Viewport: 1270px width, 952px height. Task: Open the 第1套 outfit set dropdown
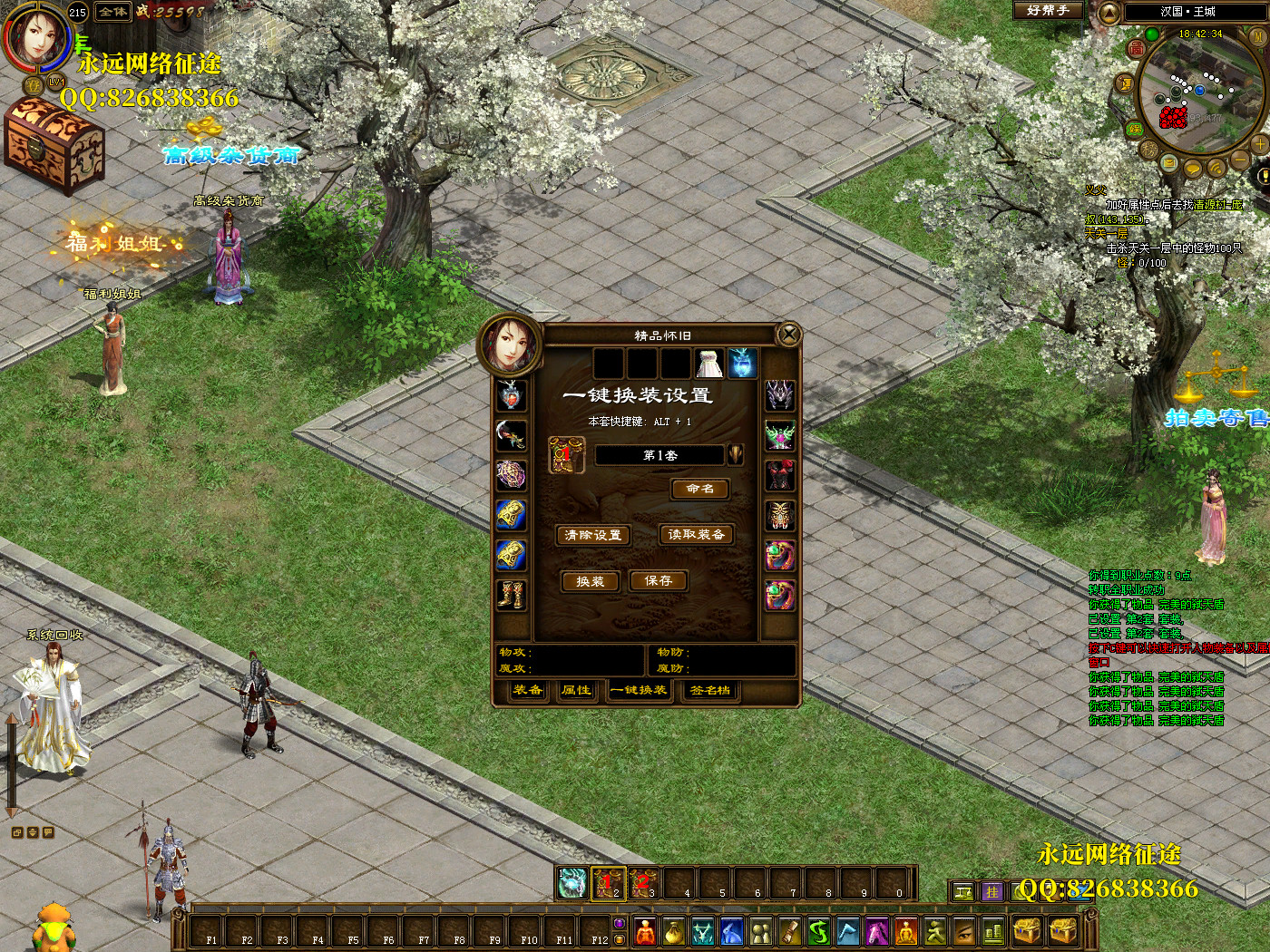point(735,454)
